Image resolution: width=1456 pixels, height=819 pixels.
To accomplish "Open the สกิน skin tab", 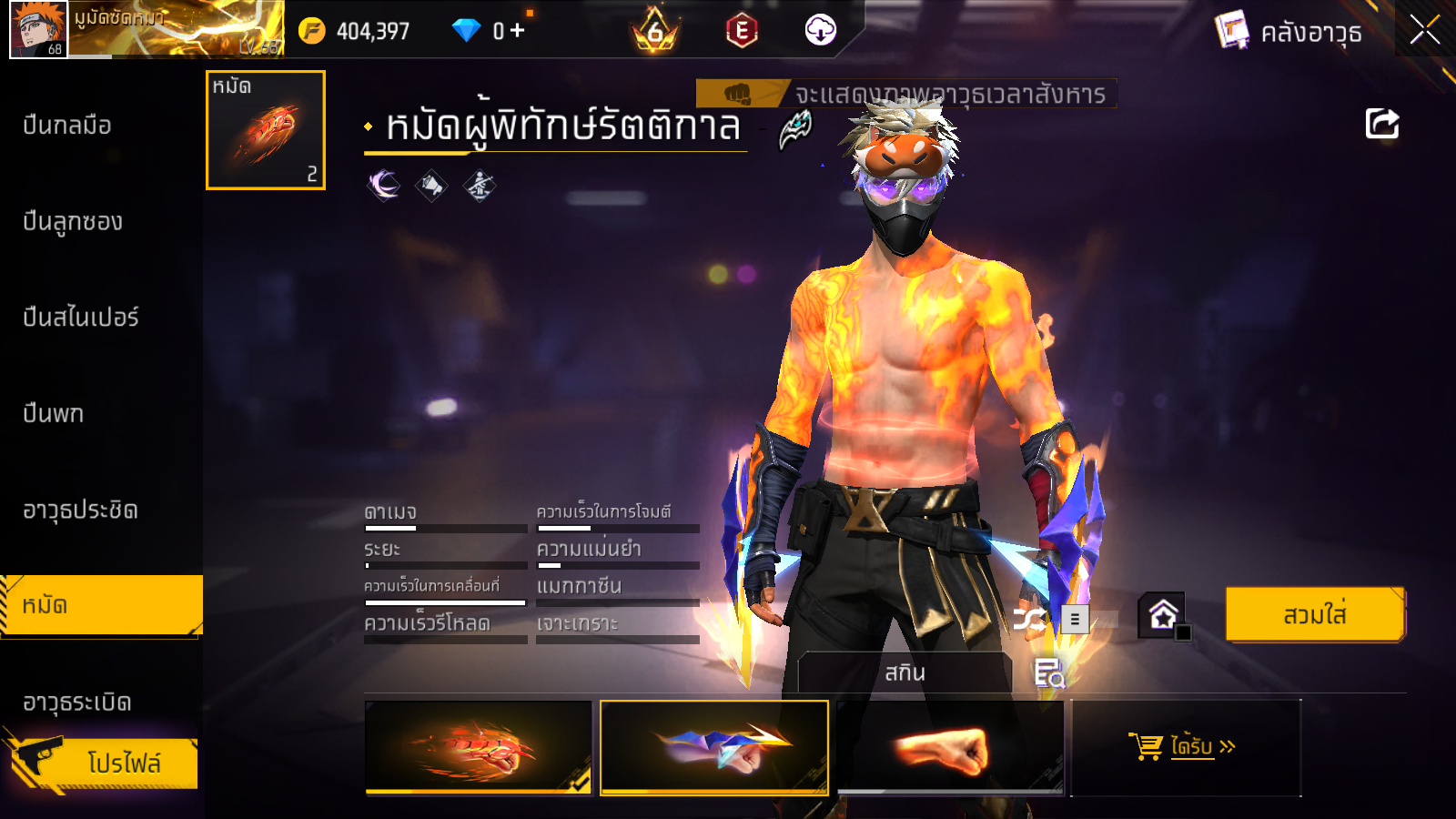I will (x=905, y=673).
